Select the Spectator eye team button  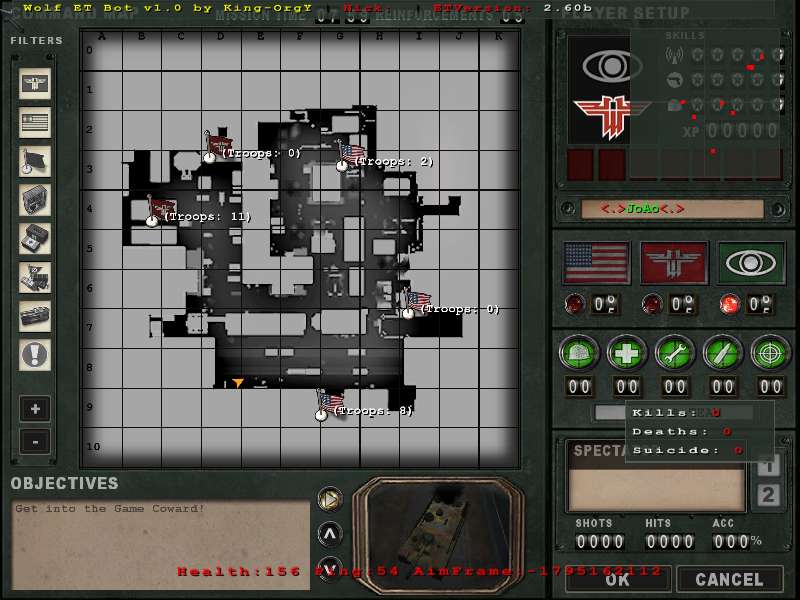[751, 263]
